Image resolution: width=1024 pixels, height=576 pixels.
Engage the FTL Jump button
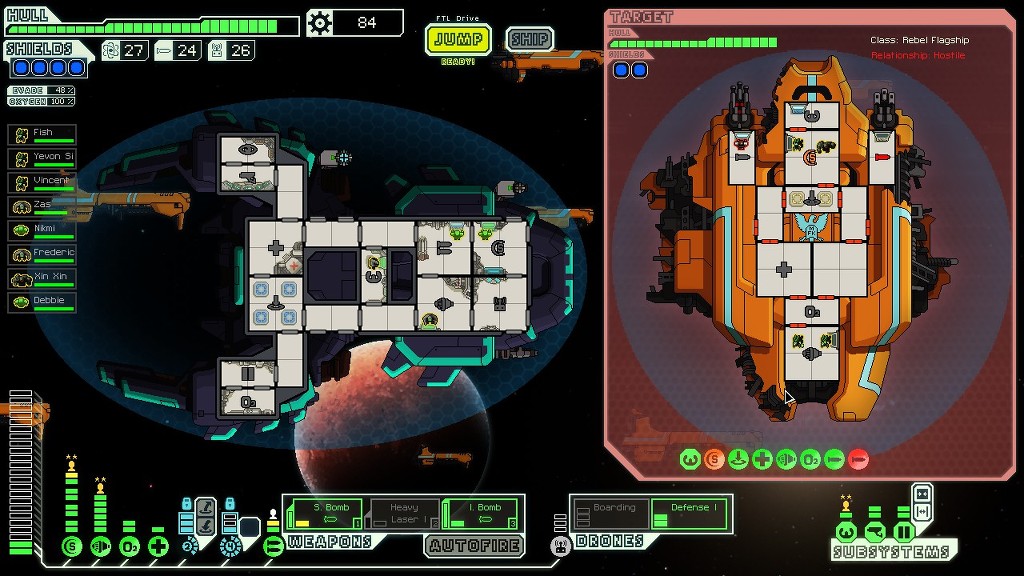click(x=459, y=40)
